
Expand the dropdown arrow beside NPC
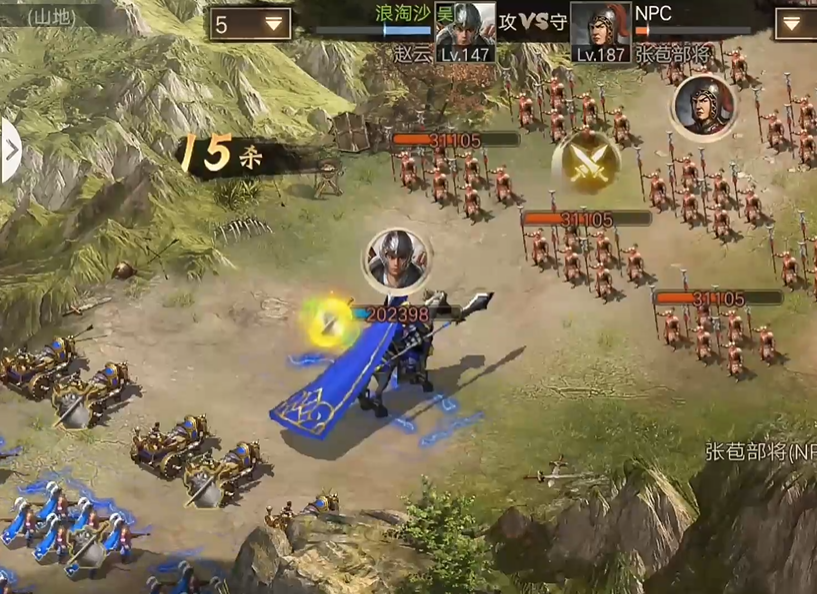pyautogui.click(x=794, y=24)
